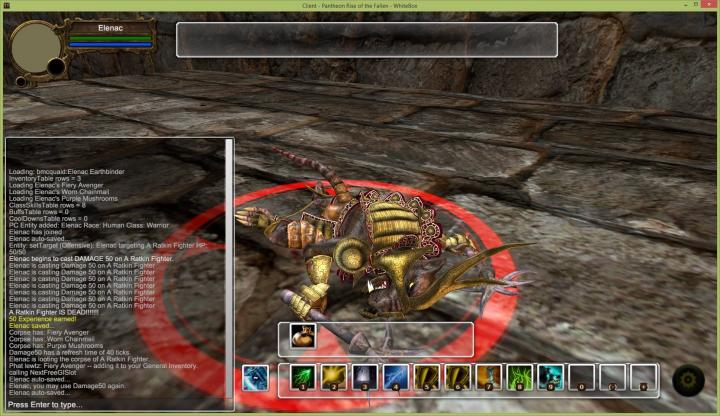Screen dimensions: 720x416
Task: Focus the 'Press Enter to type...' chat input
Action: click(115, 404)
